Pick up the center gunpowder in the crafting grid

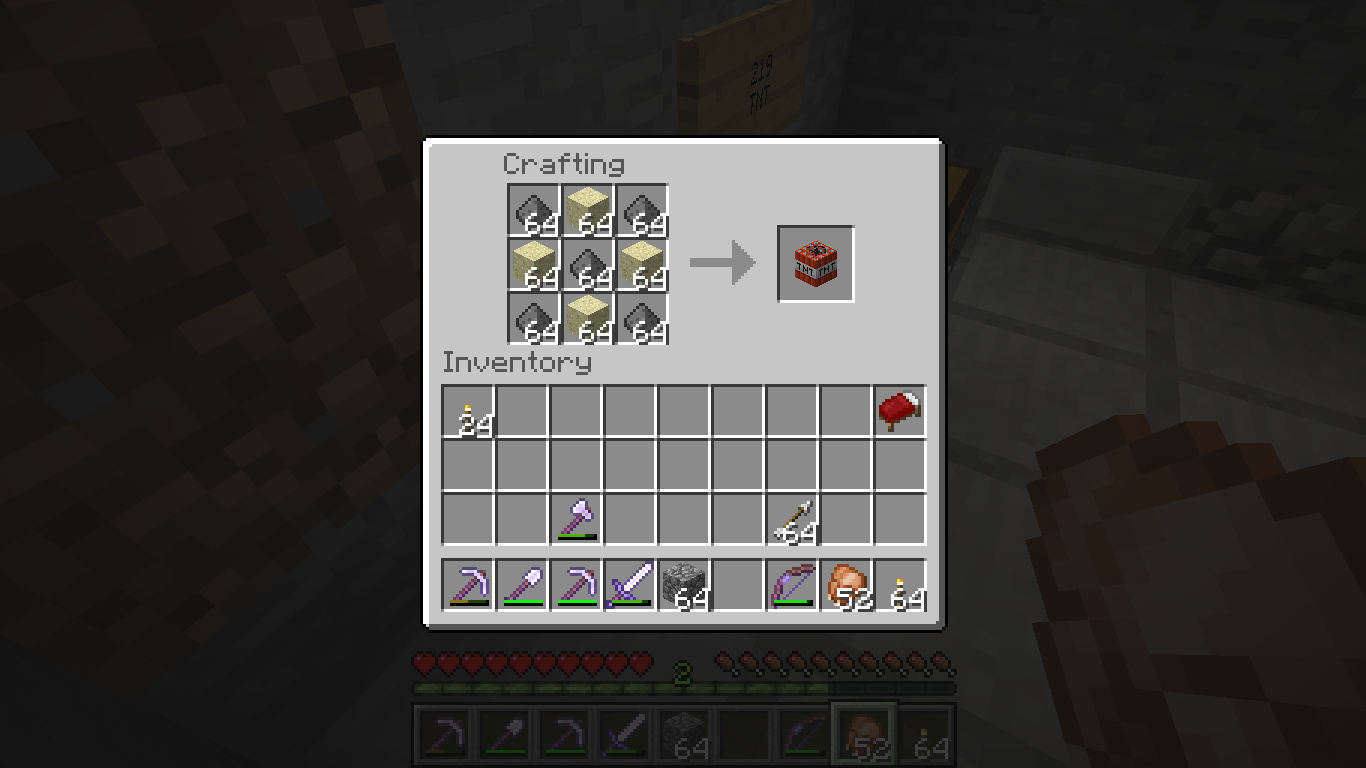tap(588, 265)
